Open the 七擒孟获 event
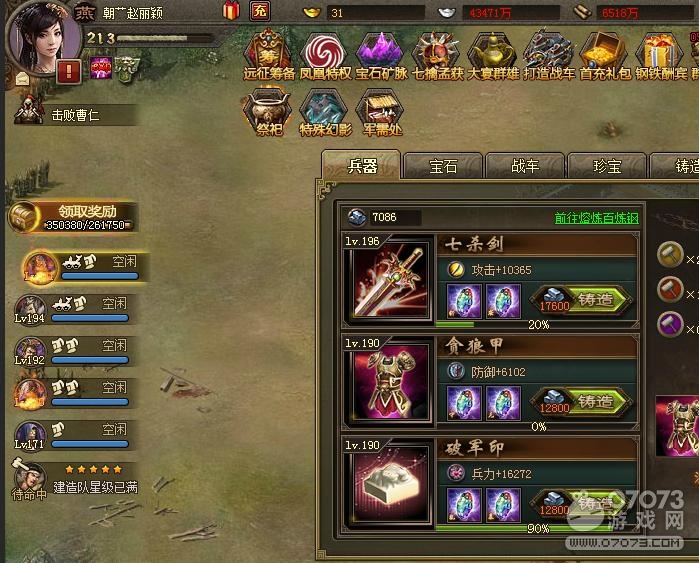Screen dimensions: 699x563 436,53
